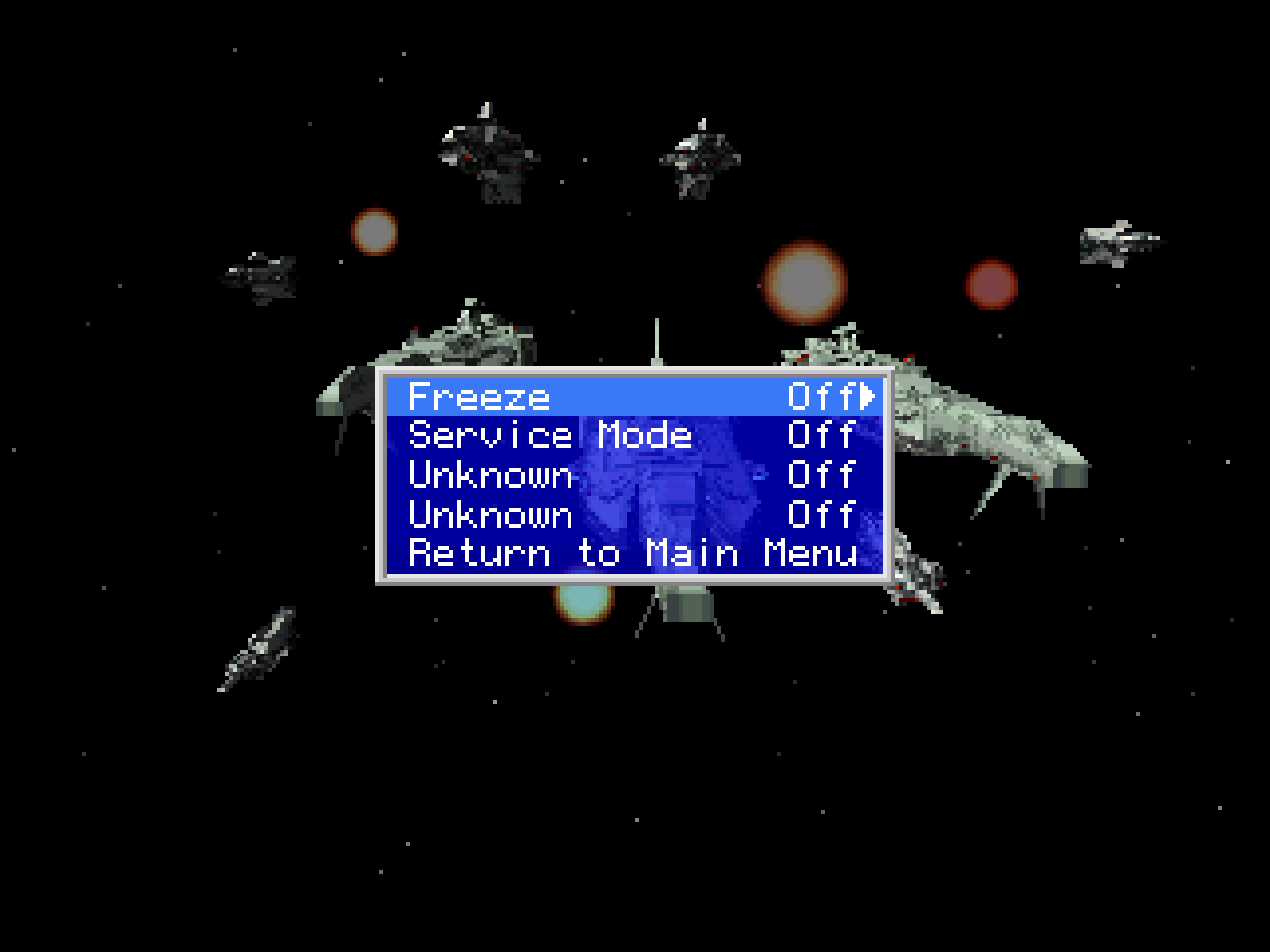Choose Return to Main Menu

(x=632, y=553)
